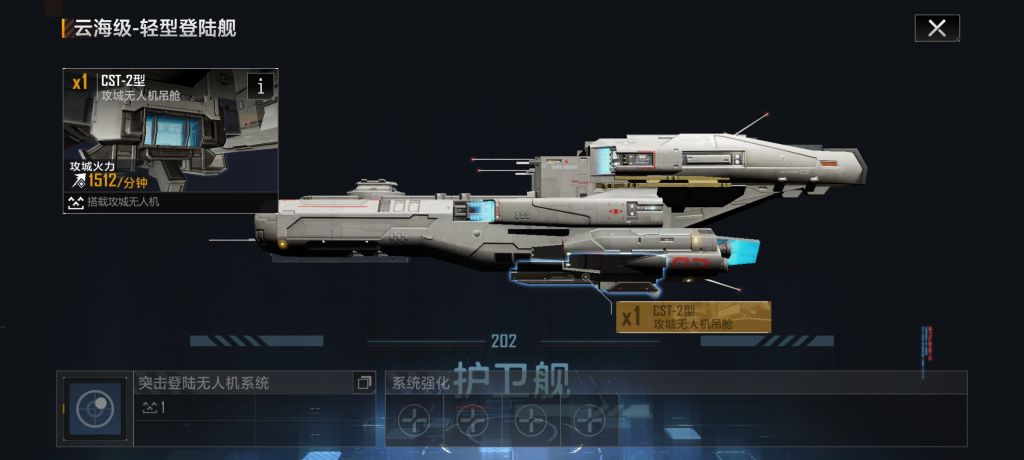Close the 云海级 landing ship screen
Viewport: 1024px width, 460px height.
tap(937, 28)
